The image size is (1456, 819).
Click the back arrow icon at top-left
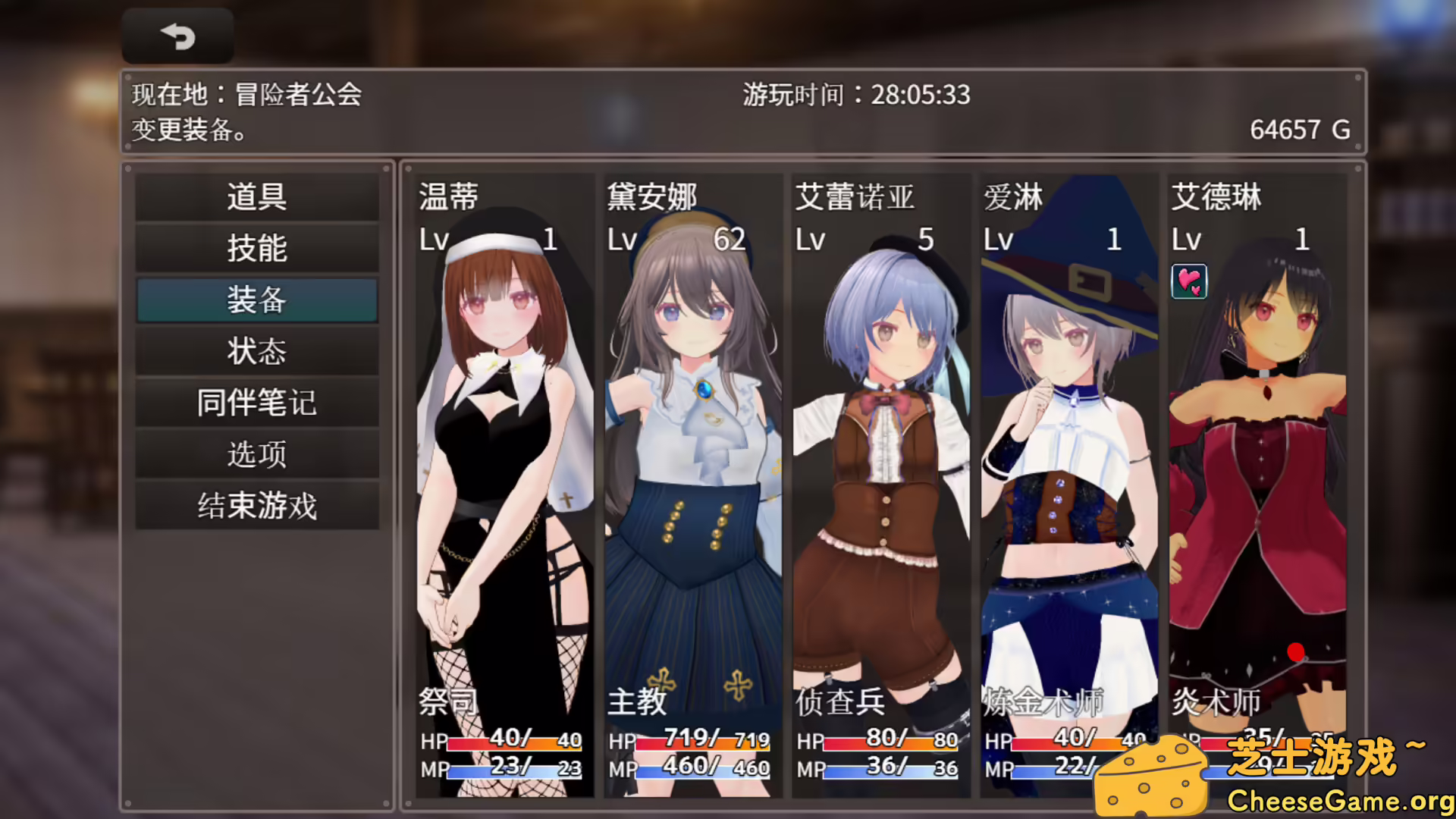pos(177,35)
